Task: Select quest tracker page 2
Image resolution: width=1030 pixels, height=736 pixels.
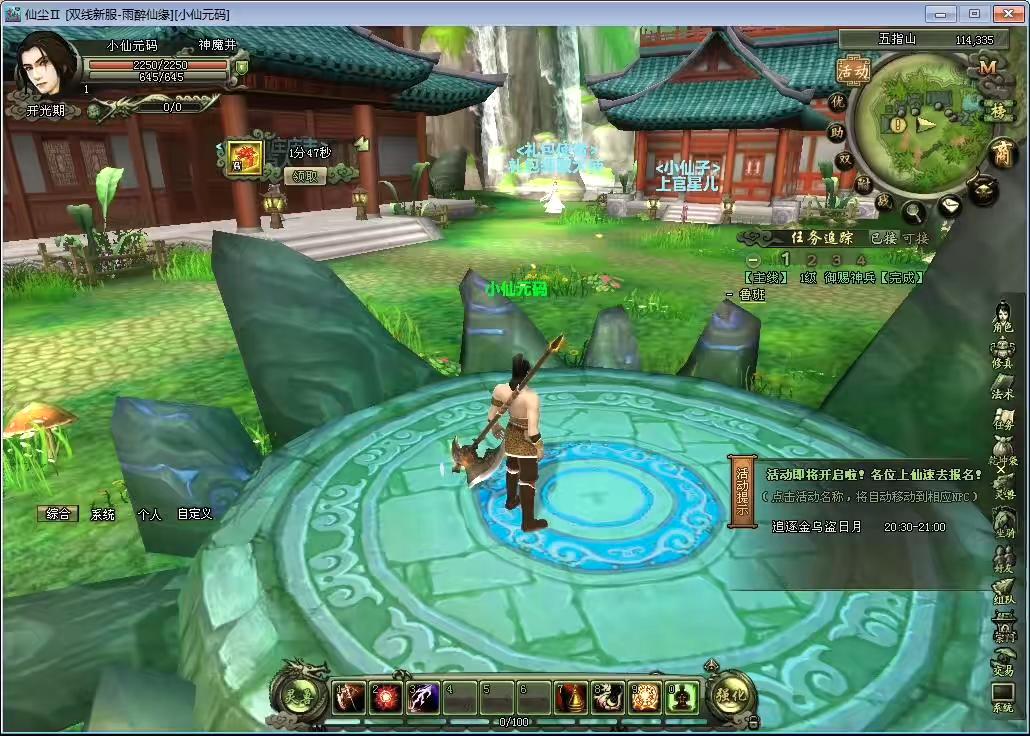Action: coord(812,260)
